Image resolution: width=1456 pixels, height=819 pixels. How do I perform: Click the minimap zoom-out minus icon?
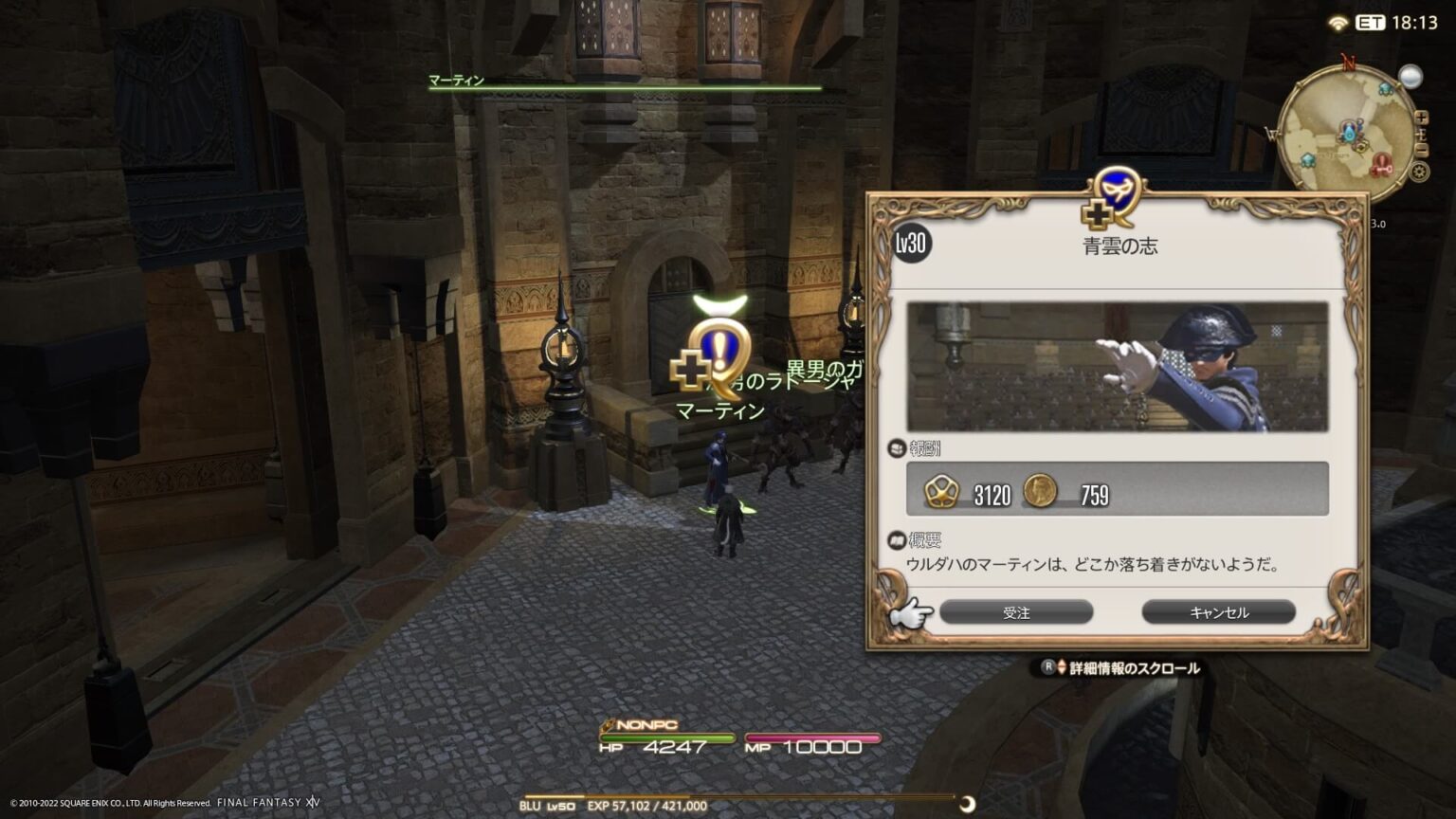tap(1421, 148)
